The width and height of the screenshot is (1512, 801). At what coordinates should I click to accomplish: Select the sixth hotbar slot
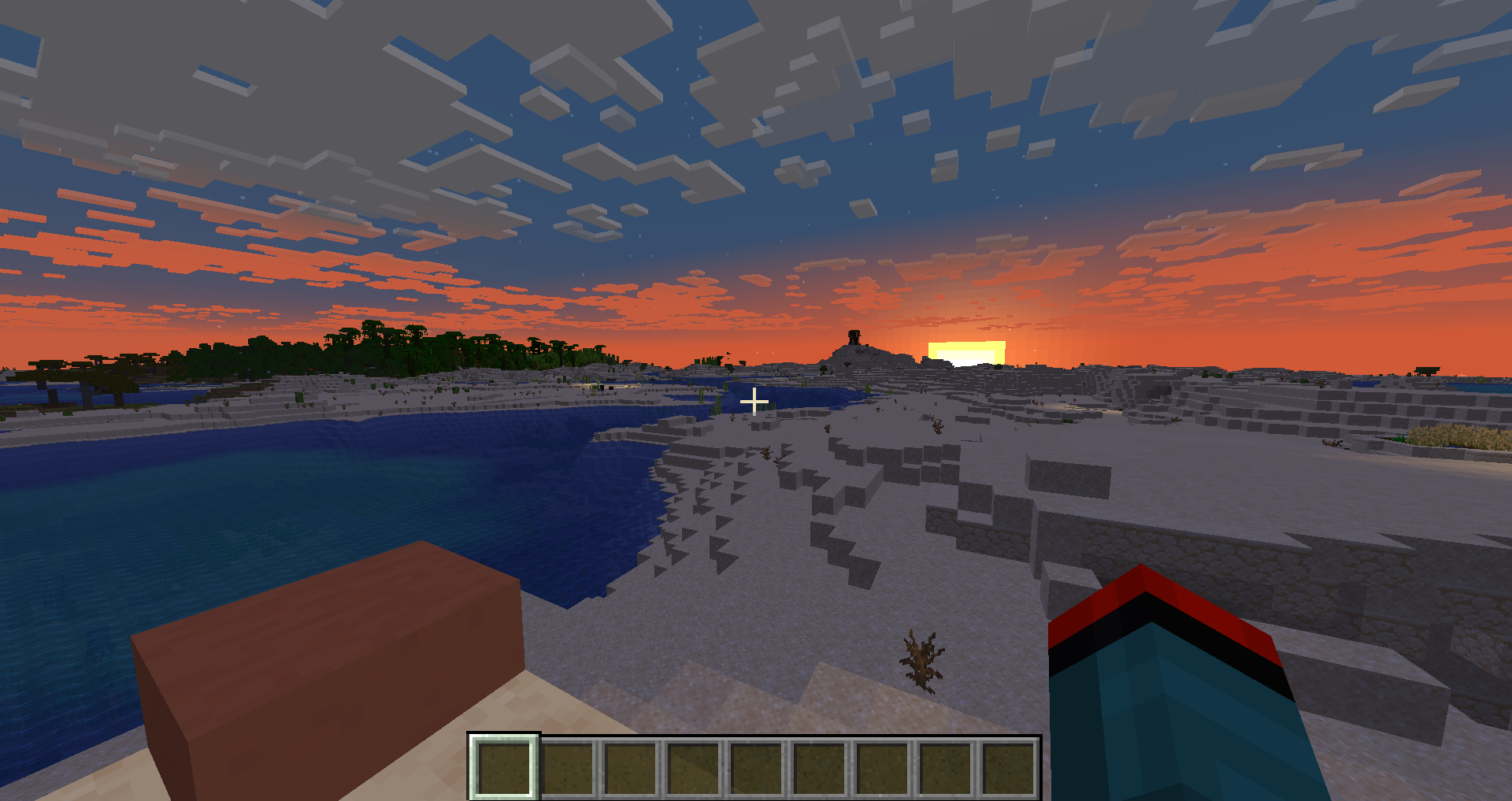click(x=819, y=769)
